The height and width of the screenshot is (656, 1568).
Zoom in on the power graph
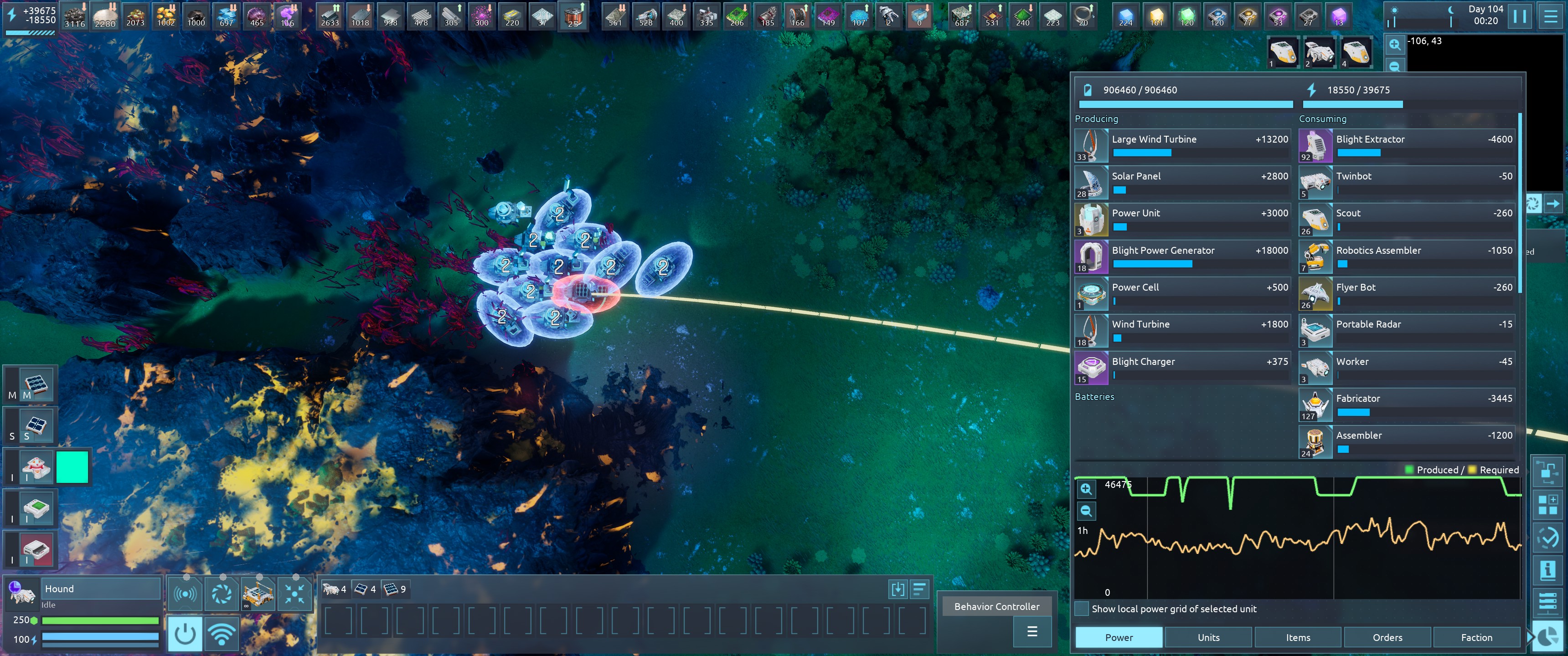1086,489
